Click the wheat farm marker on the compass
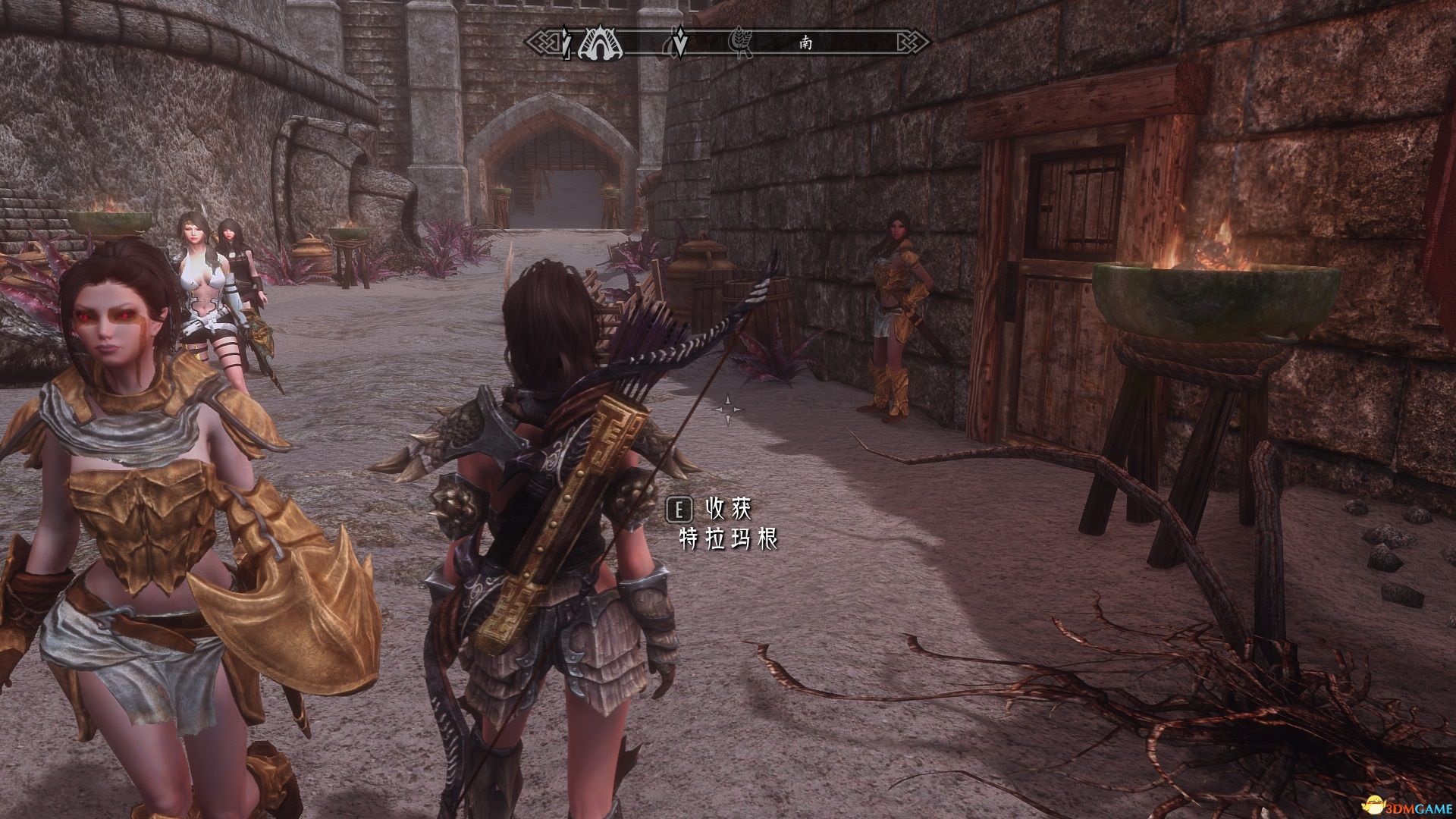Viewport: 1456px width, 819px height. coord(738,43)
